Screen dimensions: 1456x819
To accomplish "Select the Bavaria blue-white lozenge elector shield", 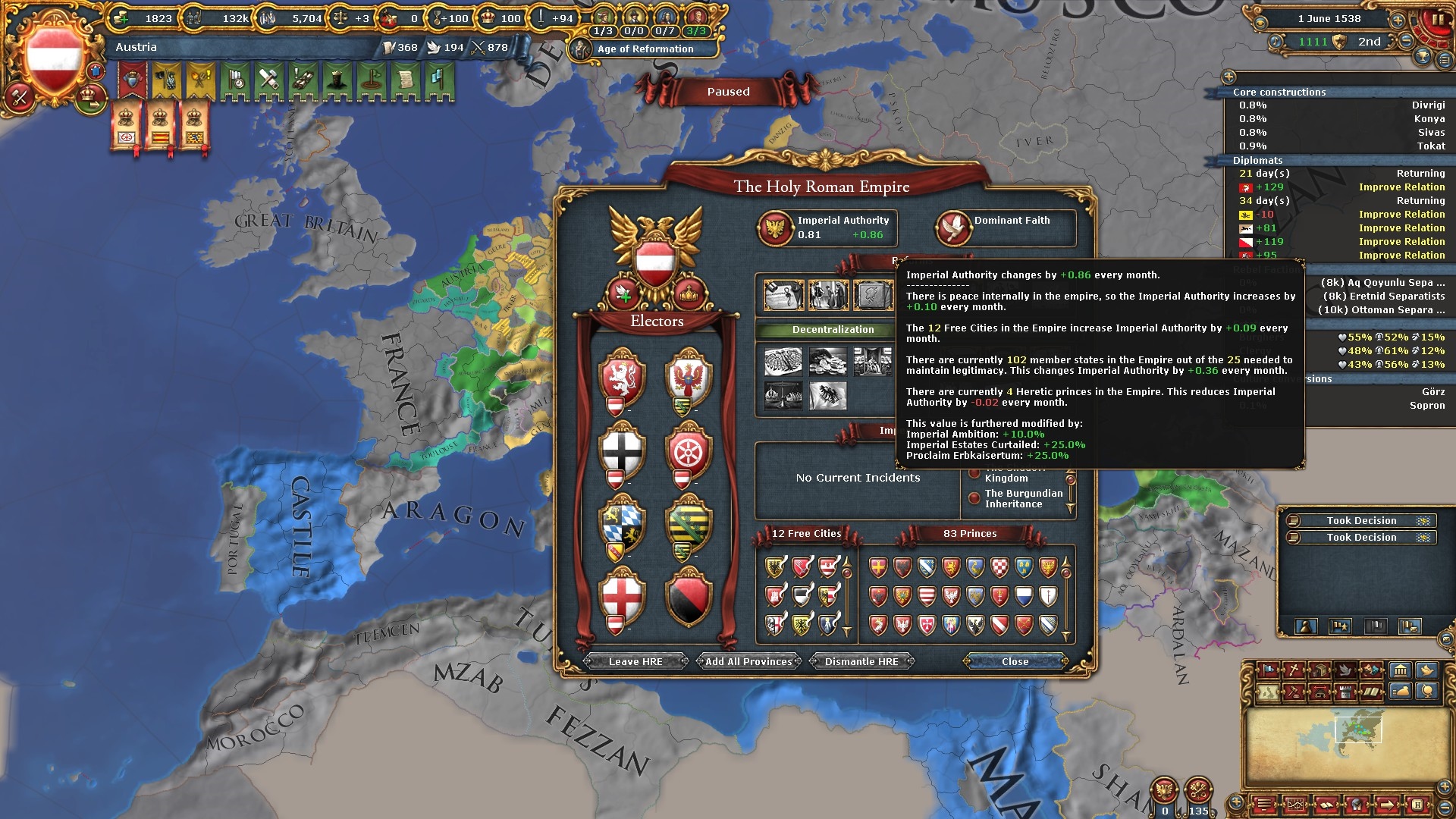I will coord(622,525).
